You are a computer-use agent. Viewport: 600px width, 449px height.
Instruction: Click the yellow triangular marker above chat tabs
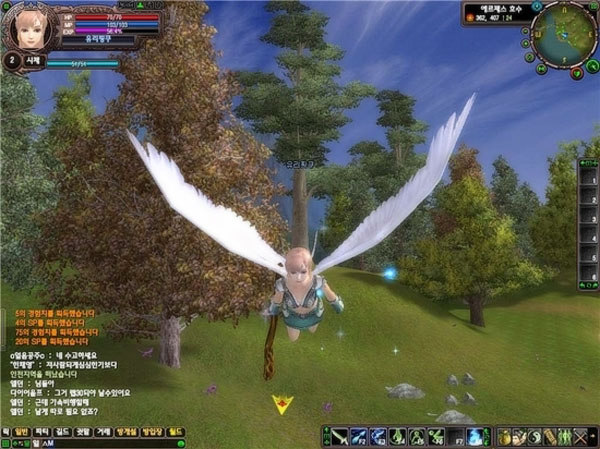point(283,404)
